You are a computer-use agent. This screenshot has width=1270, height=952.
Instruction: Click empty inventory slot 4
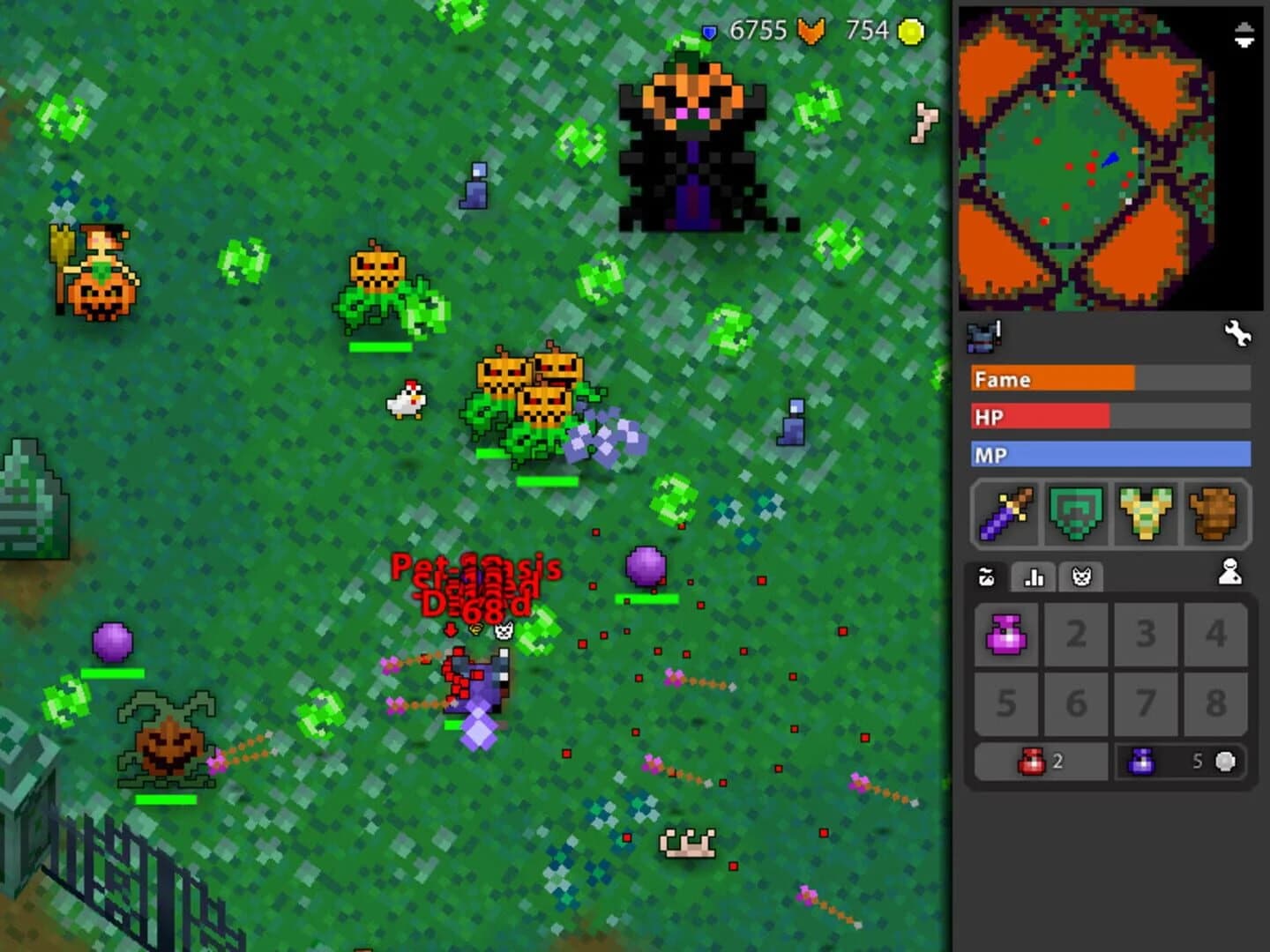click(x=1214, y=634)
